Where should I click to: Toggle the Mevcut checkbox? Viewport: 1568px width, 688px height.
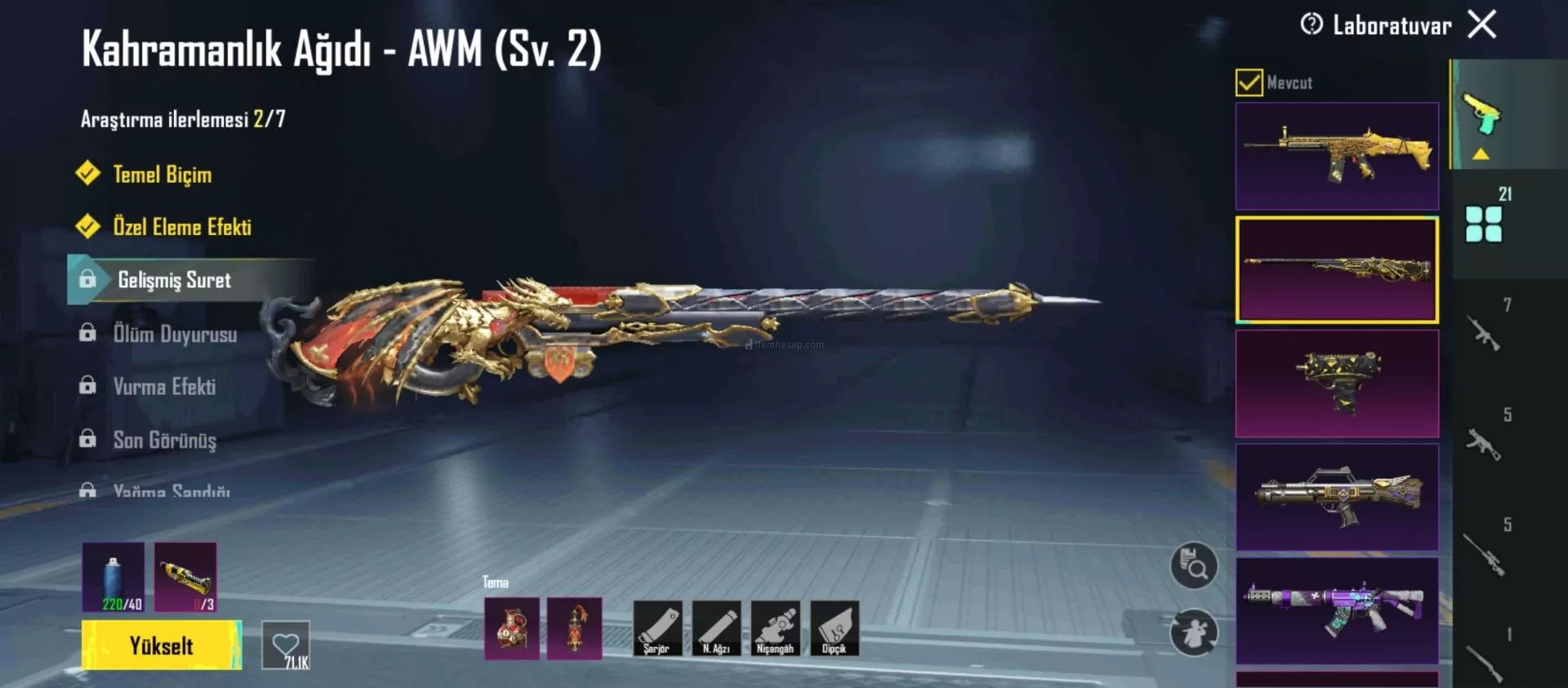[x=1249, y=82]
